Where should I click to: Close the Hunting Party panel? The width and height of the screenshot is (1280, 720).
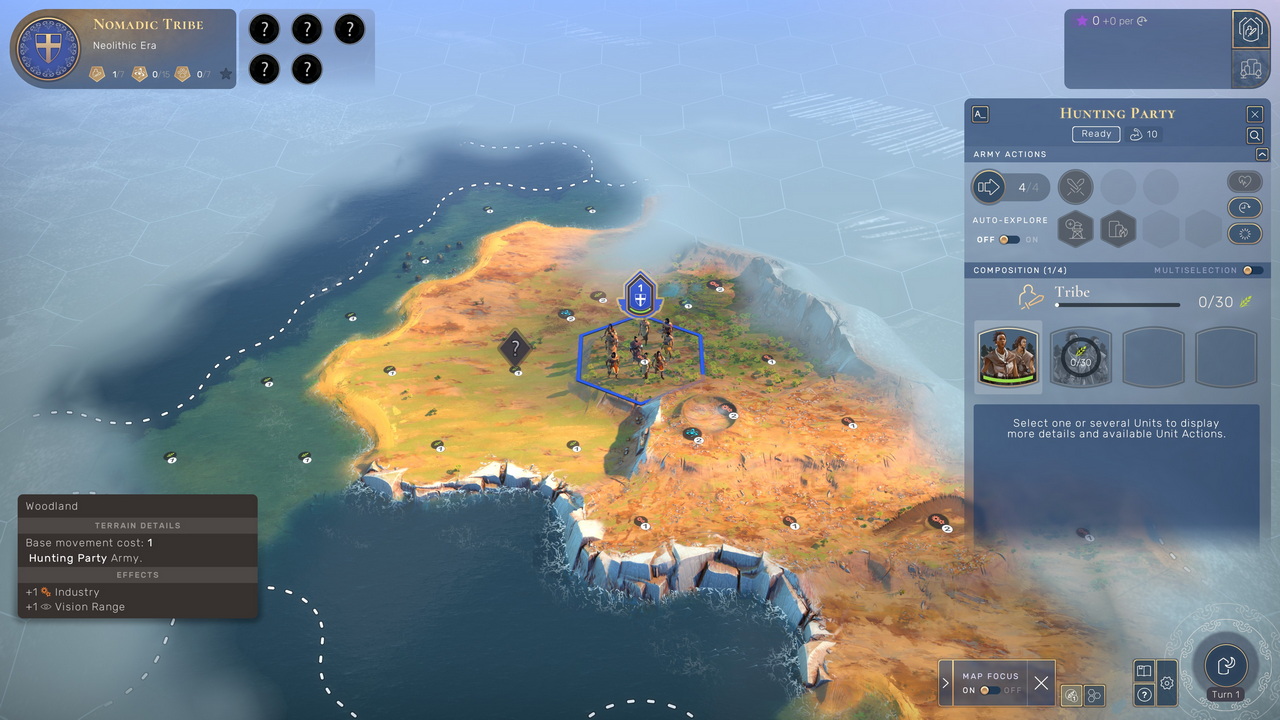[x=1254, y=114]
